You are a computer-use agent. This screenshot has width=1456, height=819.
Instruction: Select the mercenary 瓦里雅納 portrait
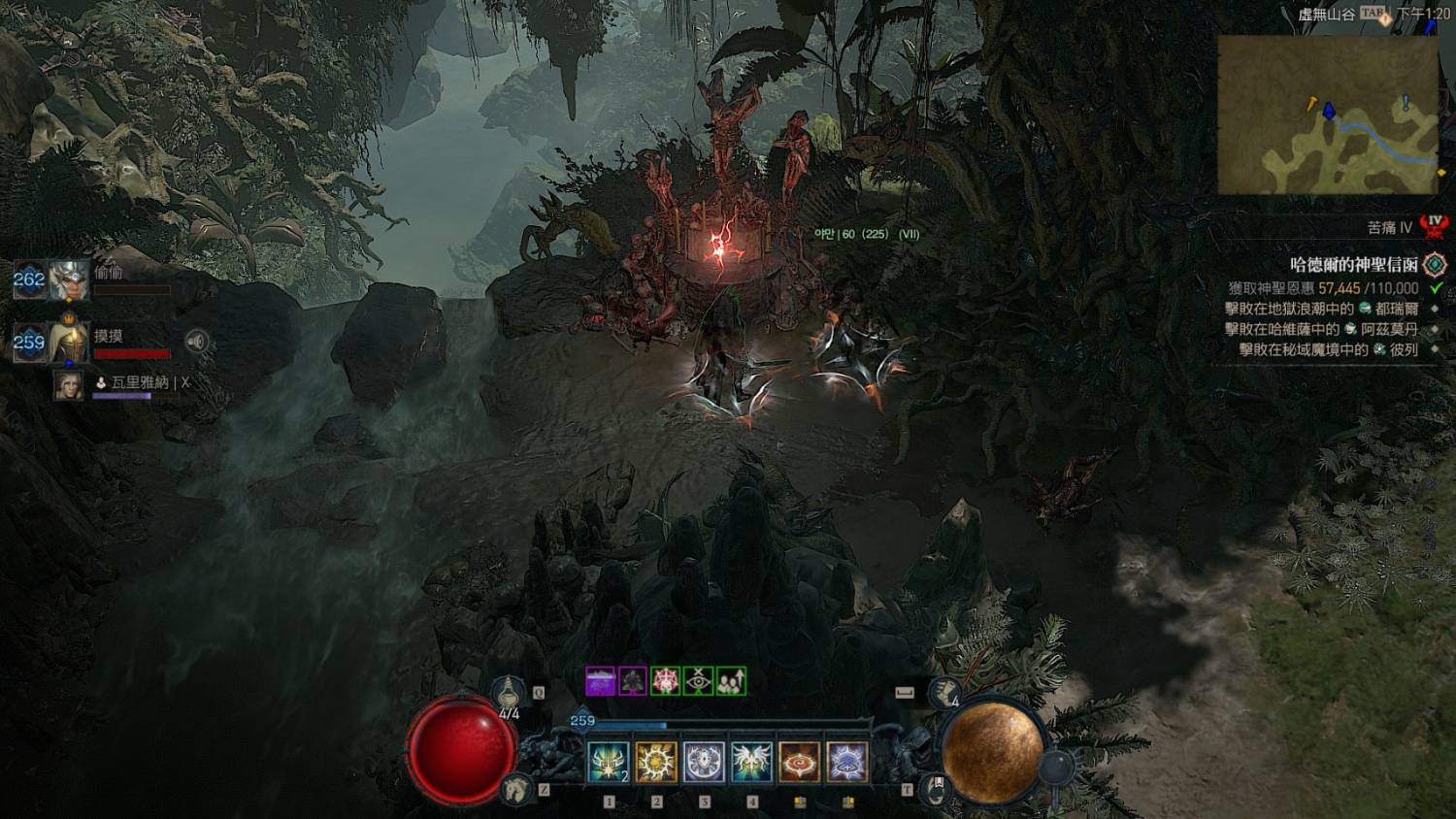69,385
